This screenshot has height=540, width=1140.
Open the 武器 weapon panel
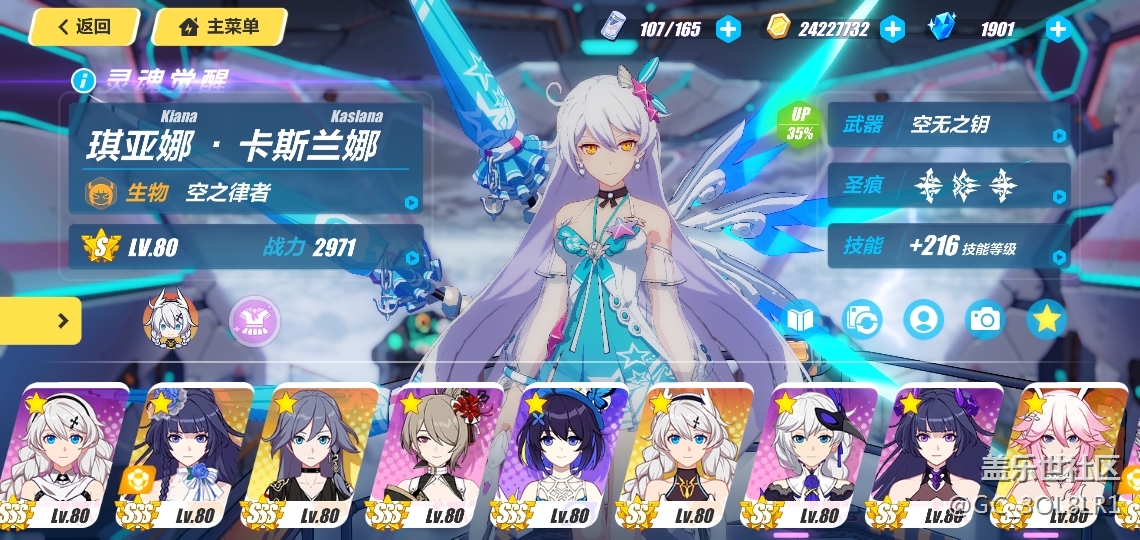948,125
